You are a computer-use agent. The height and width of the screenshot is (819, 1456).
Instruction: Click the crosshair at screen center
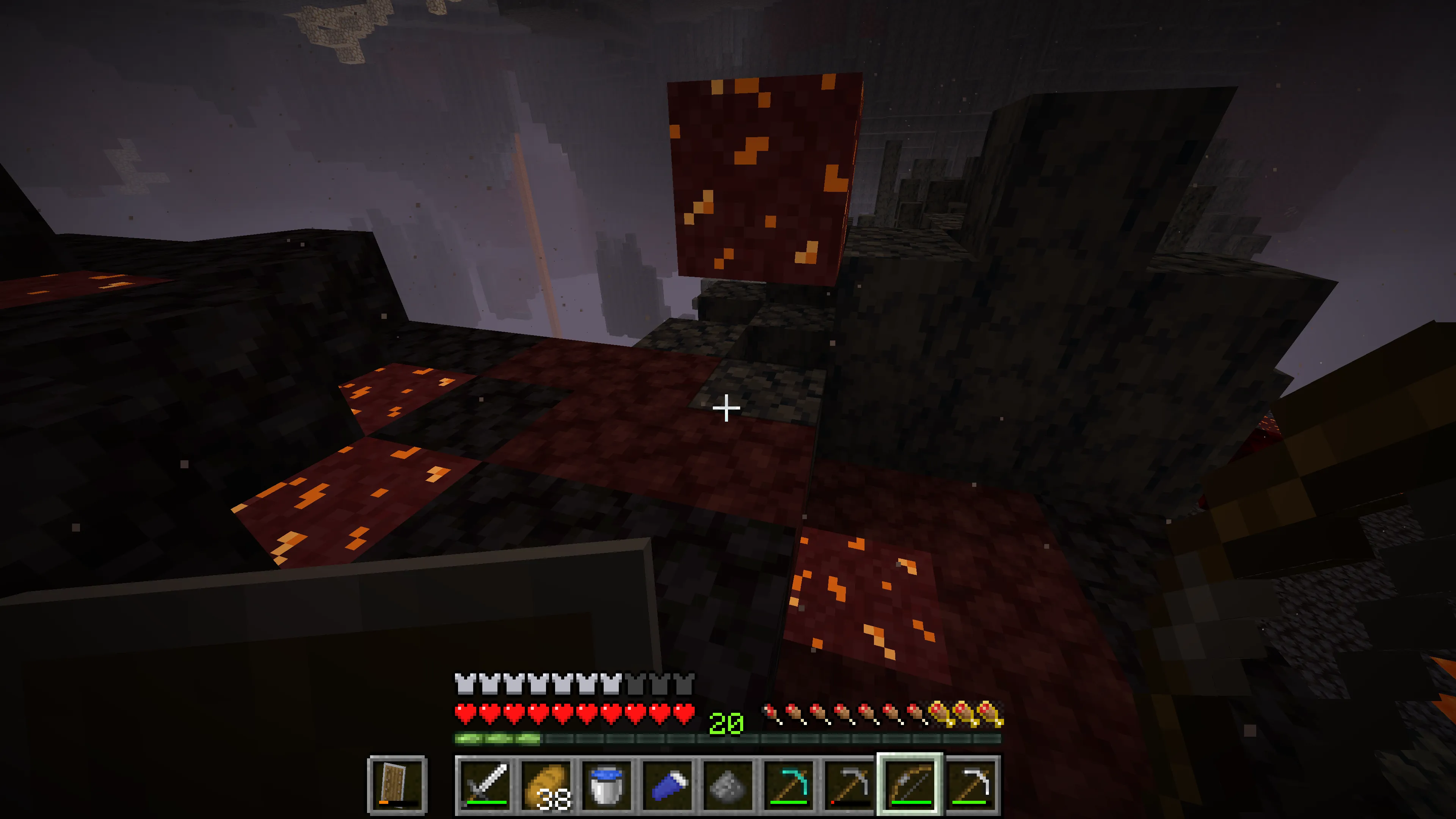[x=727, y=409]
